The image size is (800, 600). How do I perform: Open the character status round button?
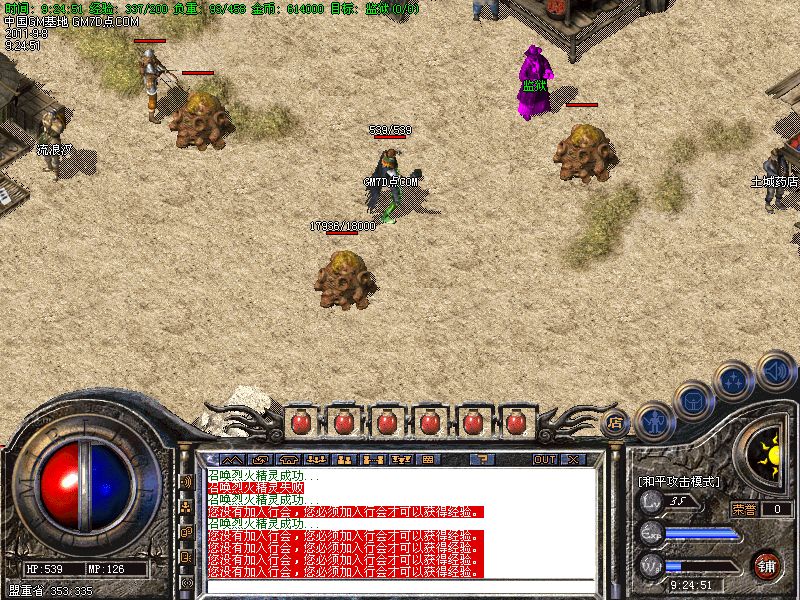coord(652,422)
